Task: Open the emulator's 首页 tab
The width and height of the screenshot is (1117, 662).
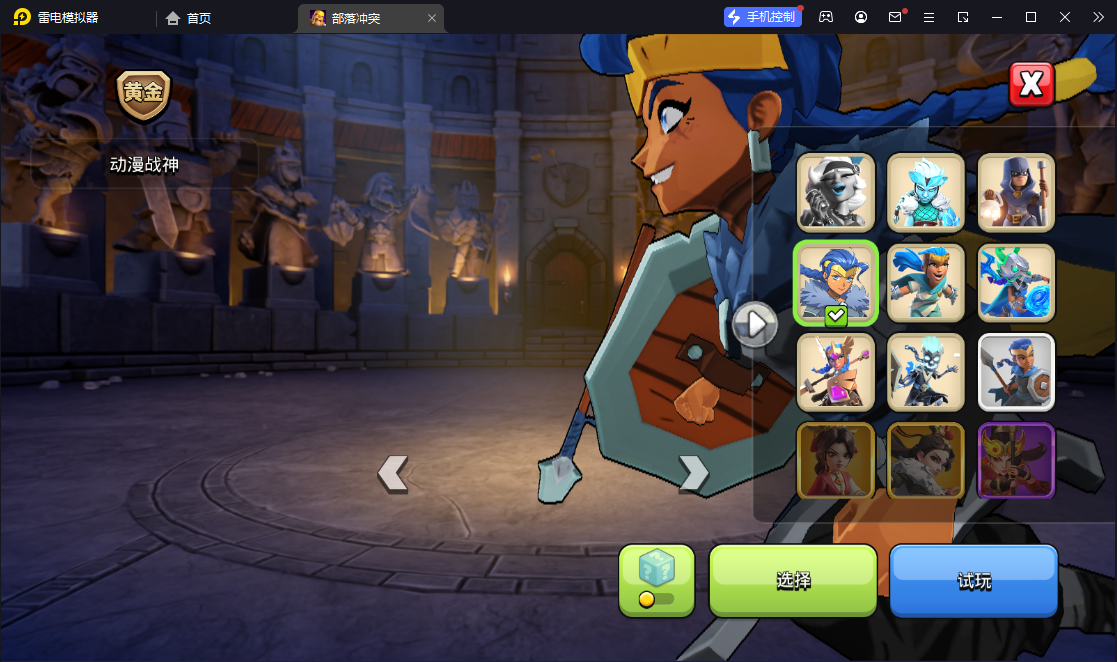Action: (x=189, y=18)
